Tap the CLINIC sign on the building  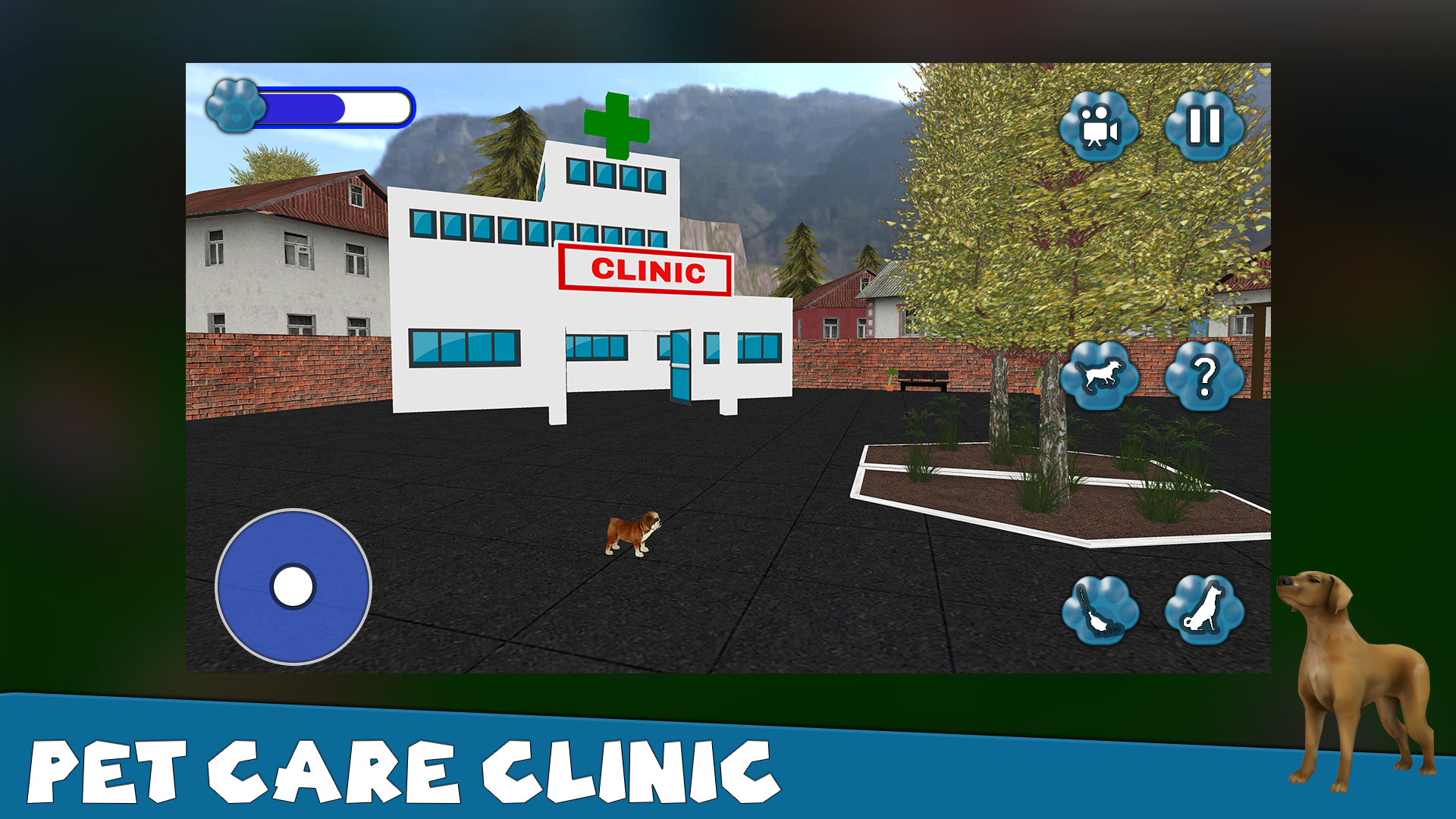click(644, 270)
